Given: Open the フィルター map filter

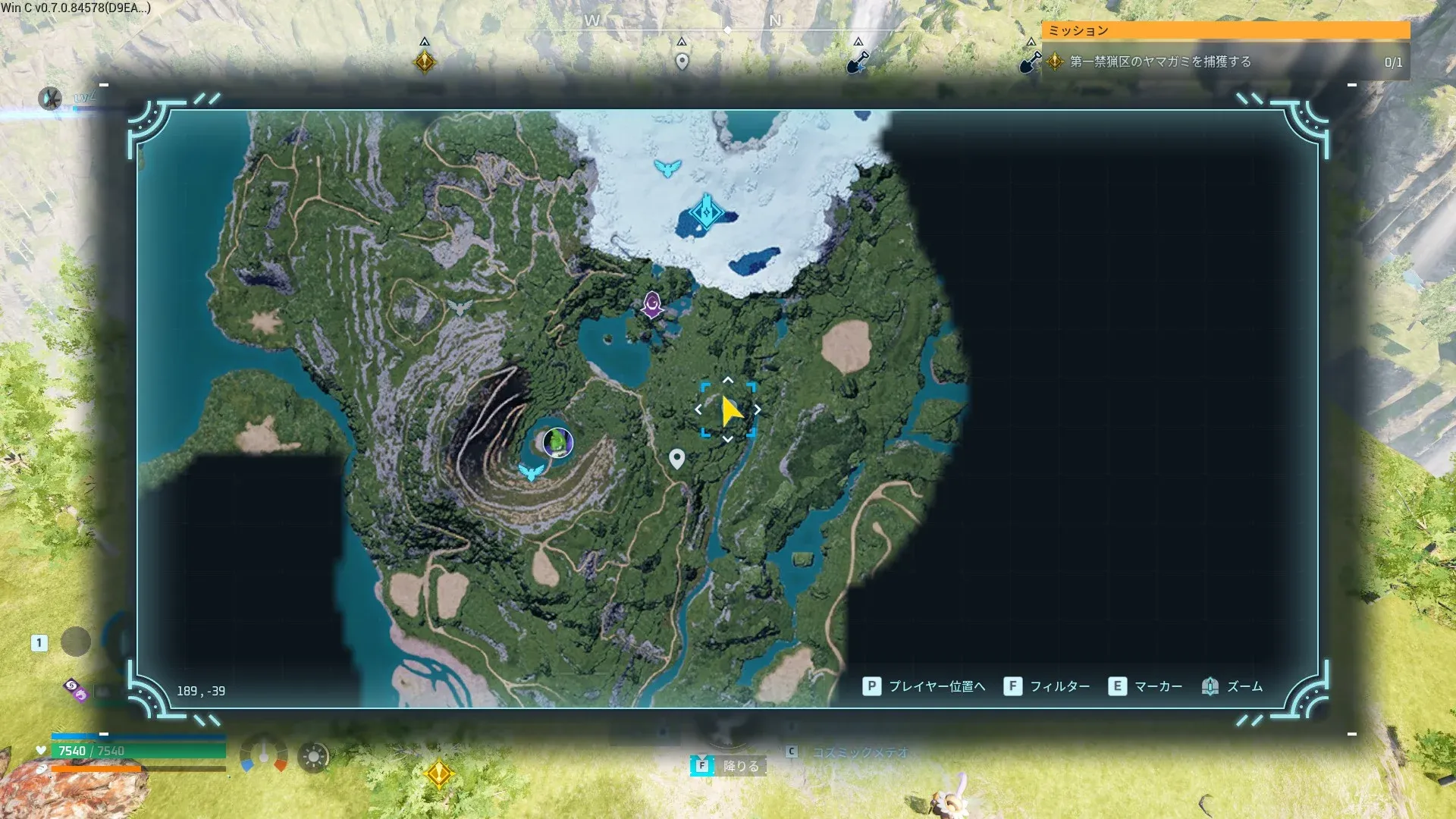Looking at the screenshot, I should click(x=1047, y=686).
